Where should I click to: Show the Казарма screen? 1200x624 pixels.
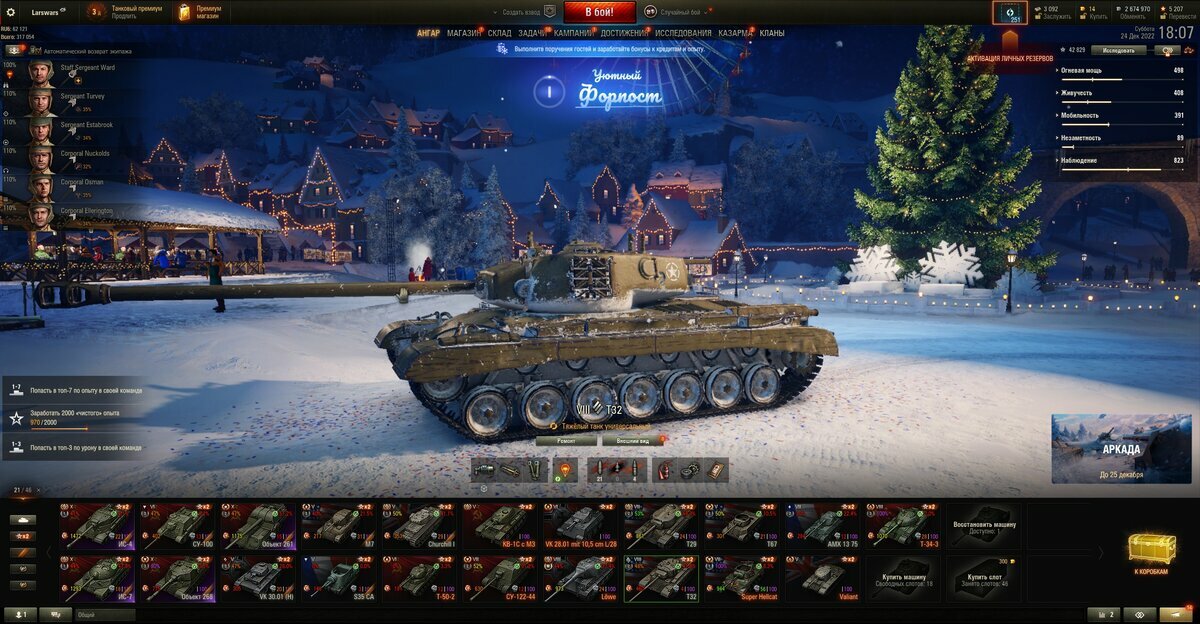tap(736, 33)
